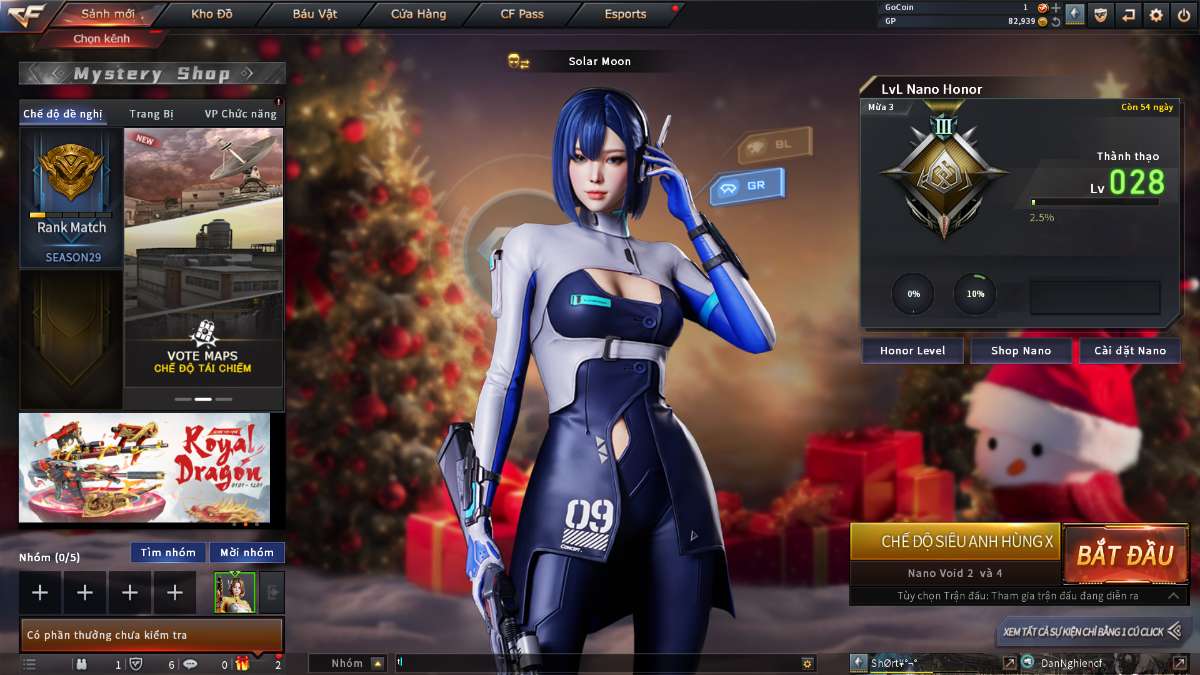Start the match with BẮT ĐẦU
This screenshot has height=675, width=1200.
click(1125, 555)
